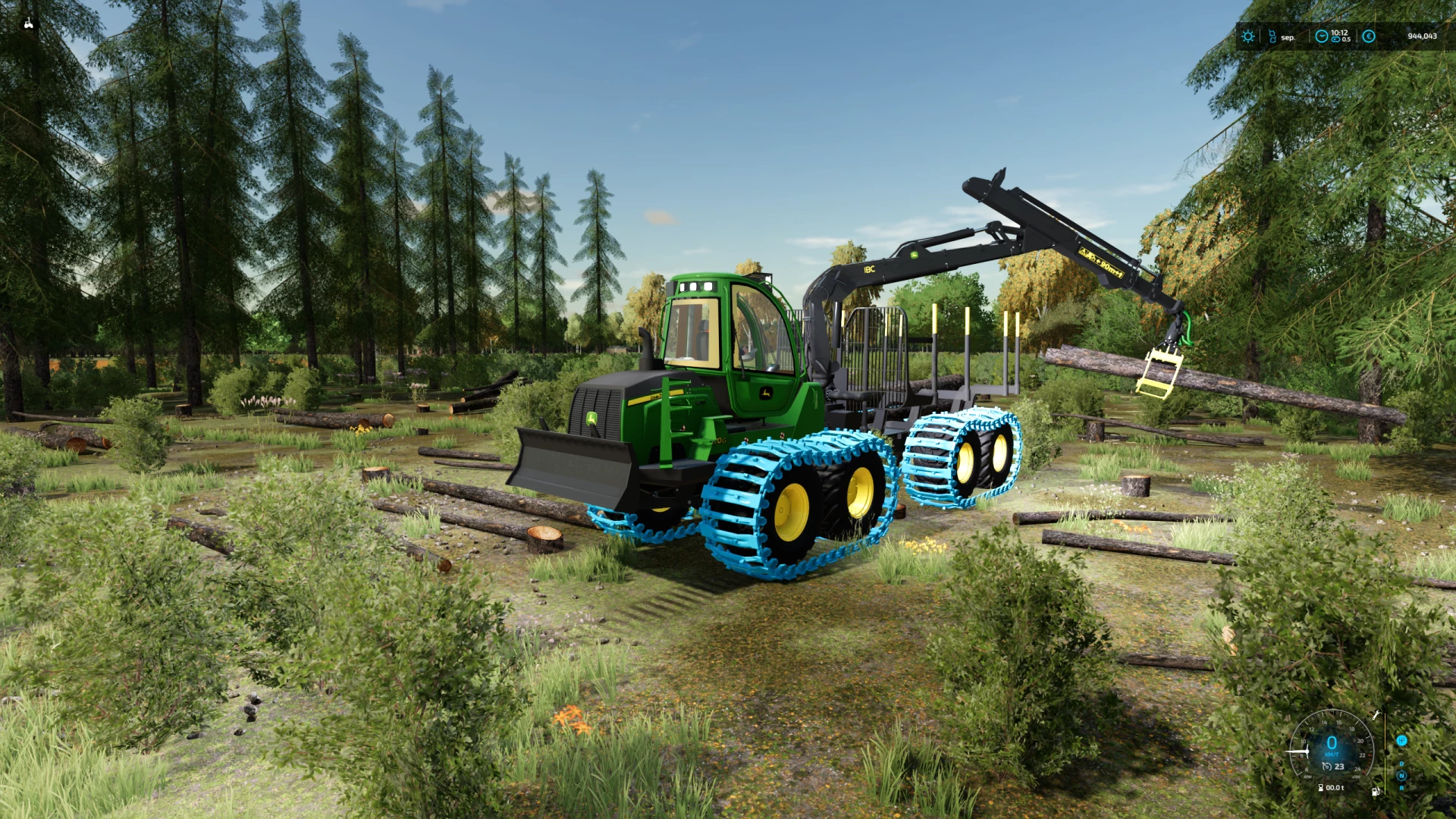
Task: Select the weather sun icon in the HUD
Action: 1248,36
